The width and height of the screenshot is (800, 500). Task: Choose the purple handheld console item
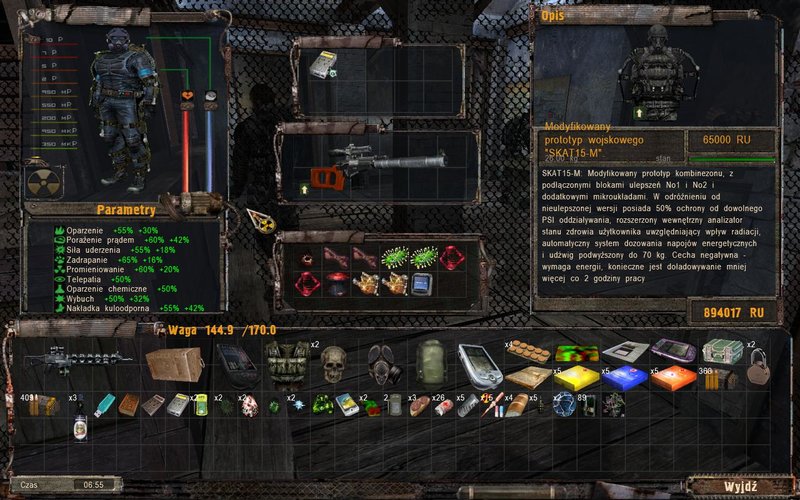point(672,352)
